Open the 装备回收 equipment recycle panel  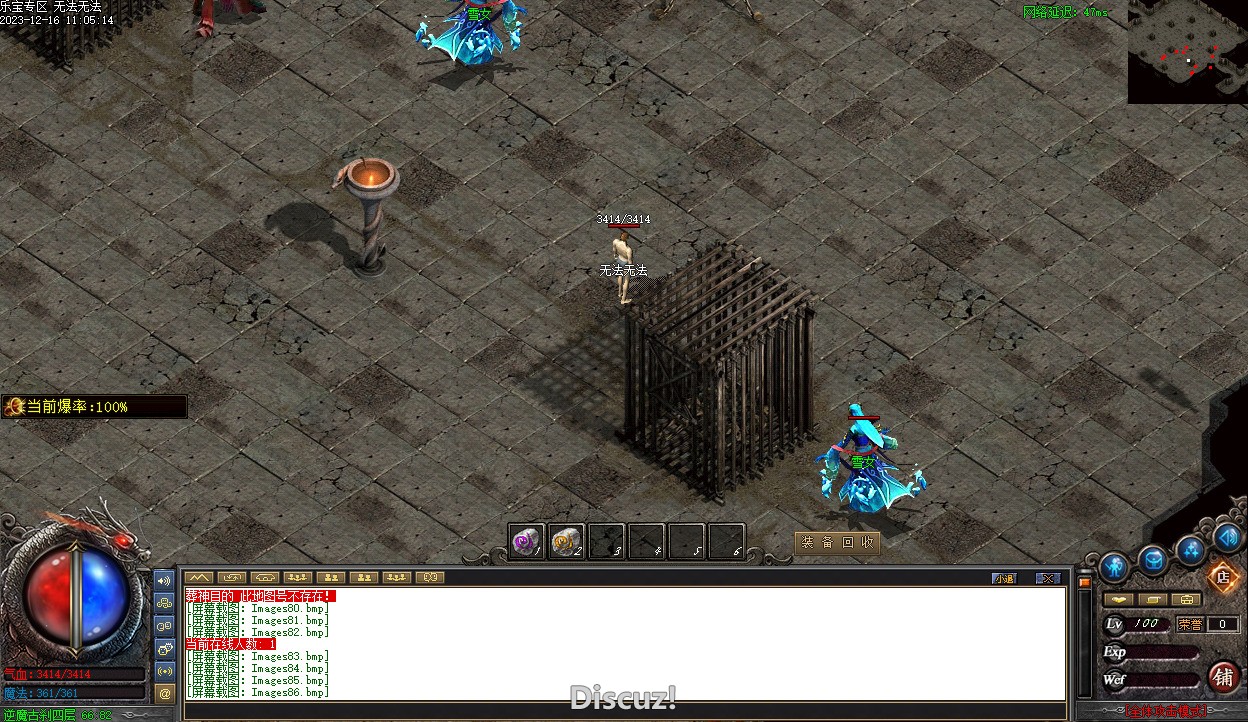click(838, 542)
